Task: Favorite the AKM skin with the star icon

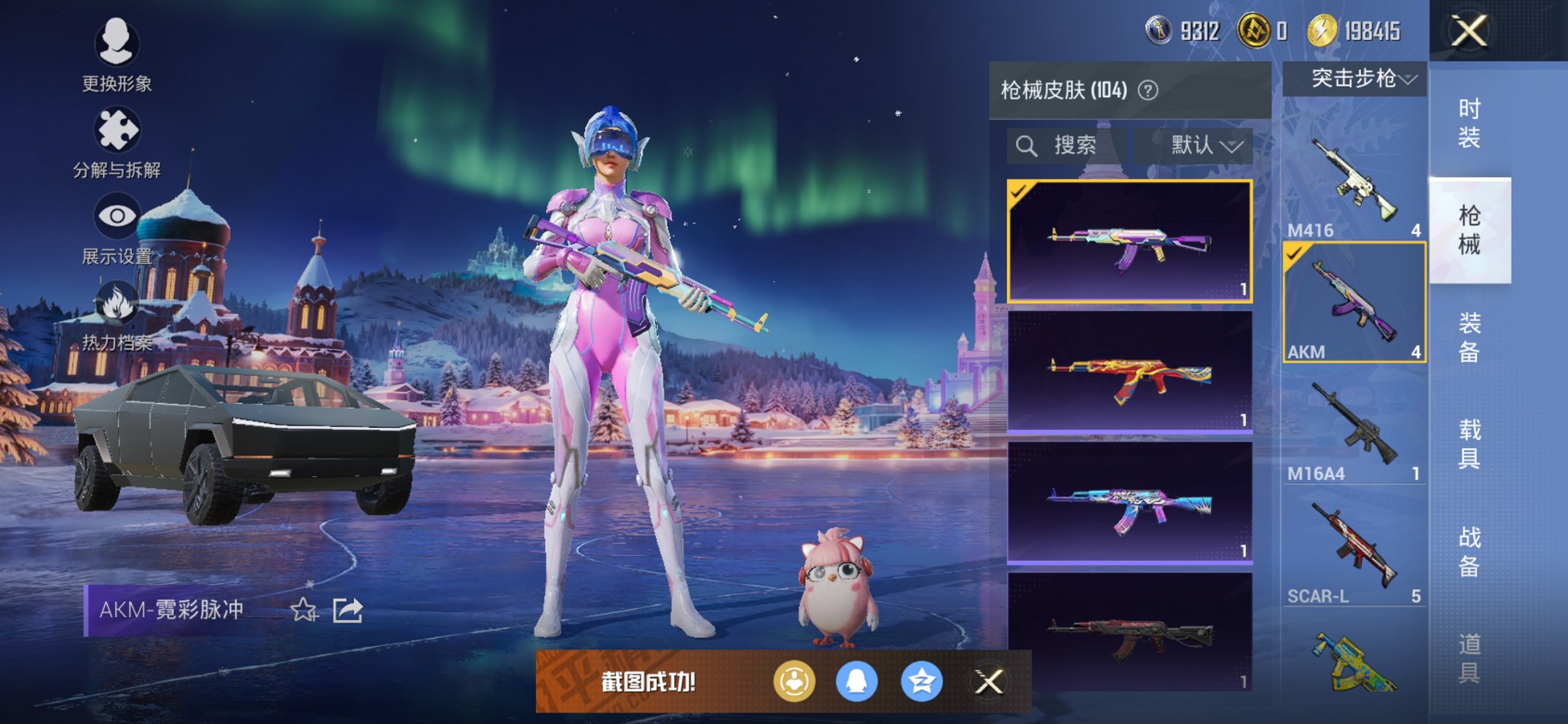Action: (304, 610)
